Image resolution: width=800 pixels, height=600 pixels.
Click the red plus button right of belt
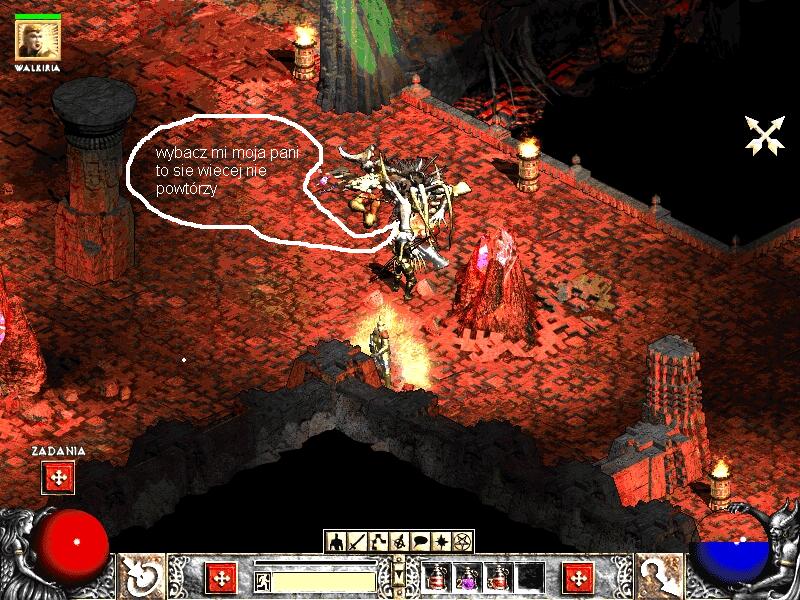tap(578, 578)
